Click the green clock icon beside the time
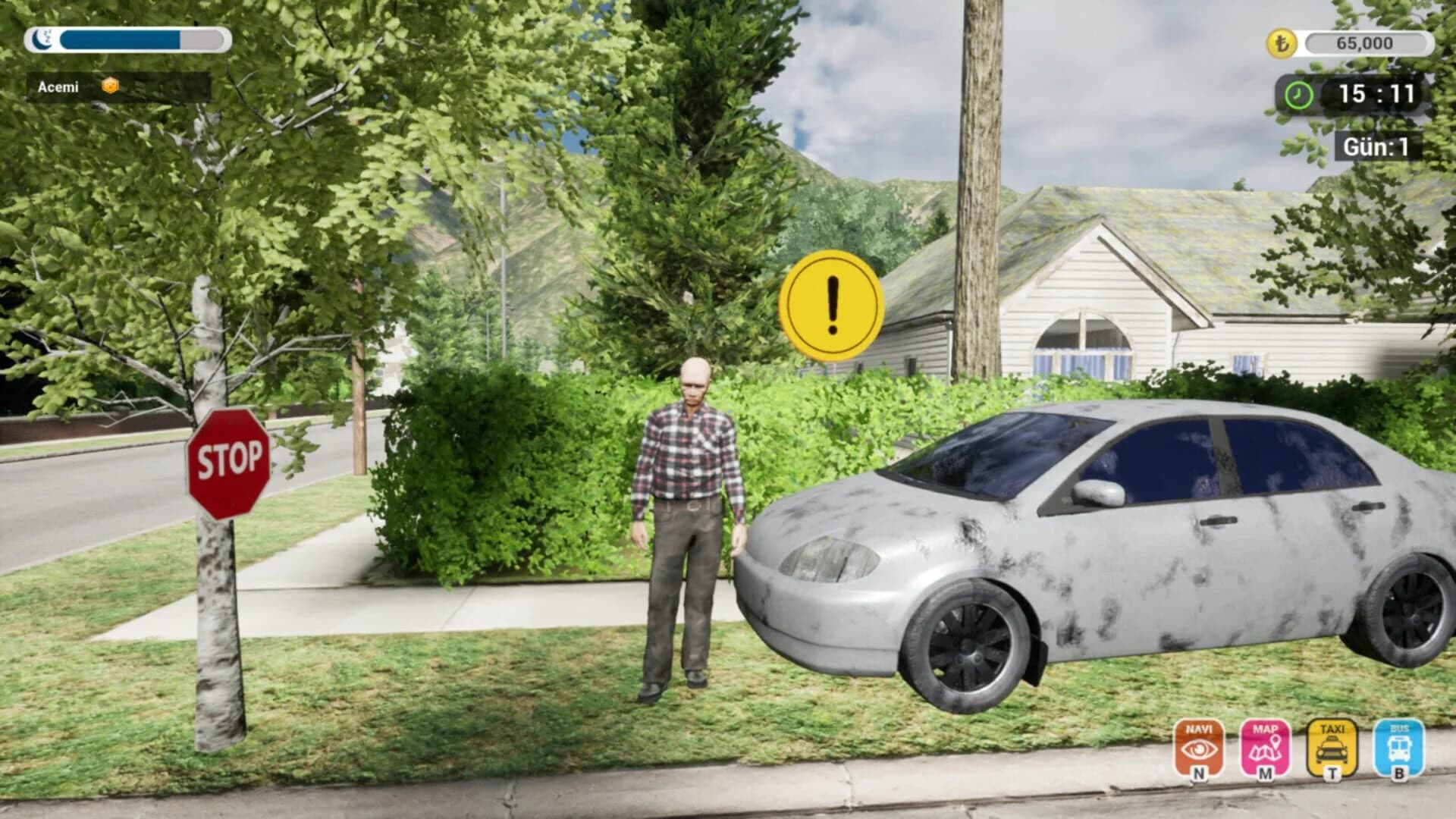The width and height of the screenshot is (1456, 819). (1298, 94)
